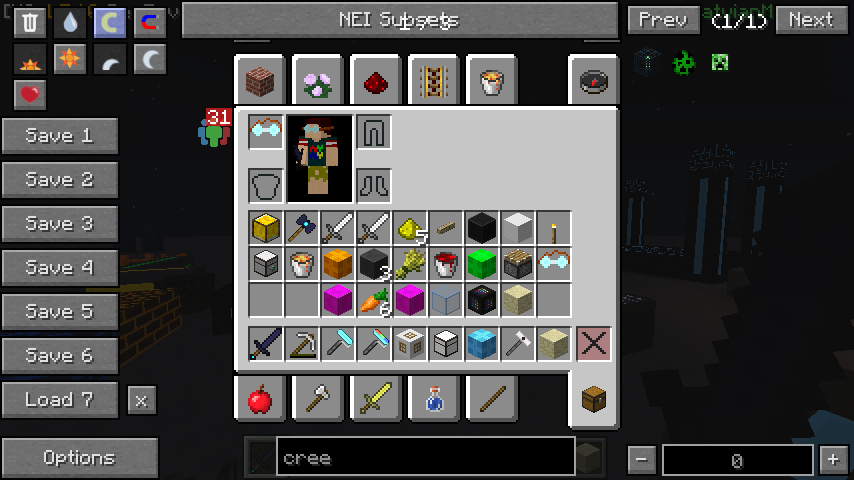Open the redstone dust creative tab
This screenshot has width=854, height=480.
point(377,80)
